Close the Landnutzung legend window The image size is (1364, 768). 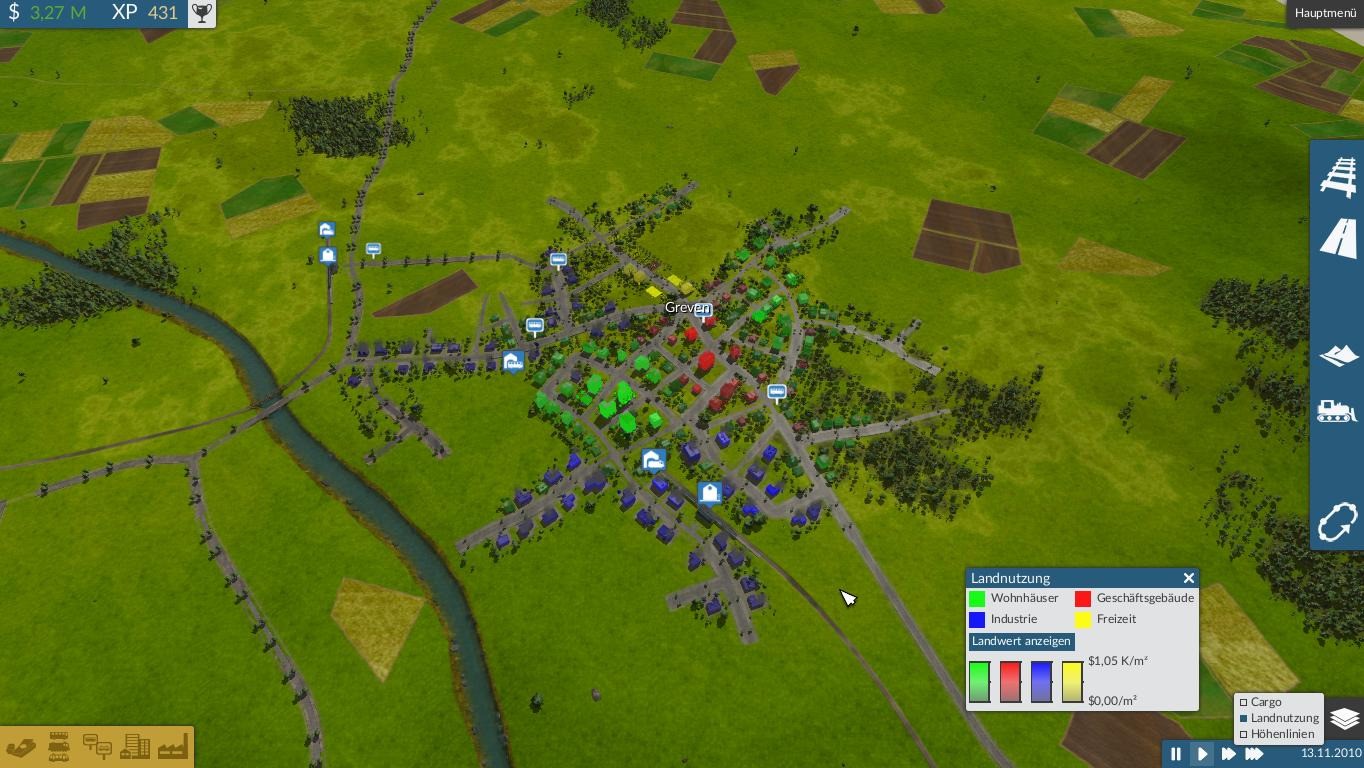[x=1188, y=578]
